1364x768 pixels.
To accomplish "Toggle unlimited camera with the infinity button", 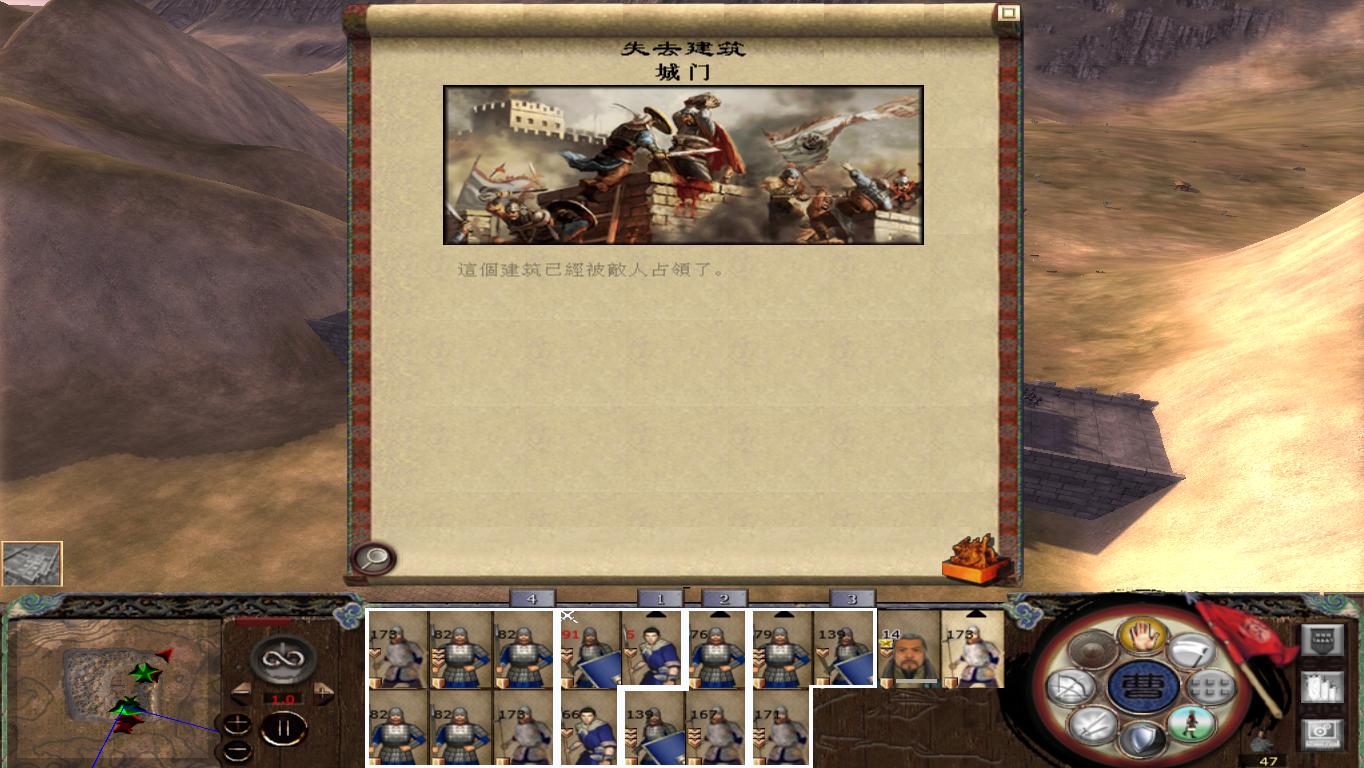I will pyautogui.click(x=281, y=659).
